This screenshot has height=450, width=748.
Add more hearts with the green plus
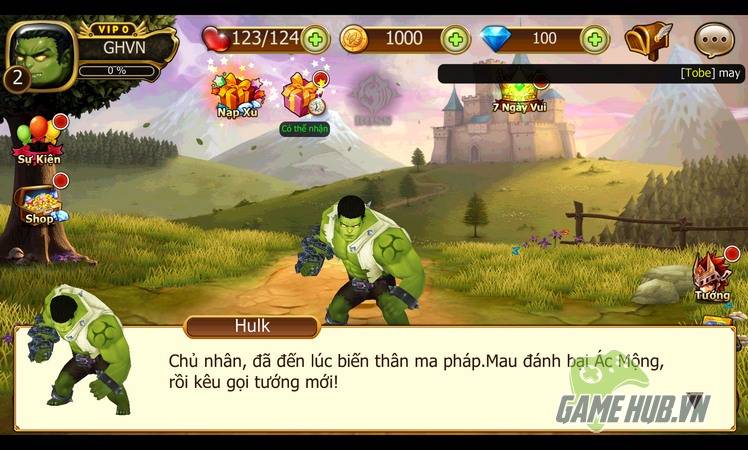click(x=314, y=40)
